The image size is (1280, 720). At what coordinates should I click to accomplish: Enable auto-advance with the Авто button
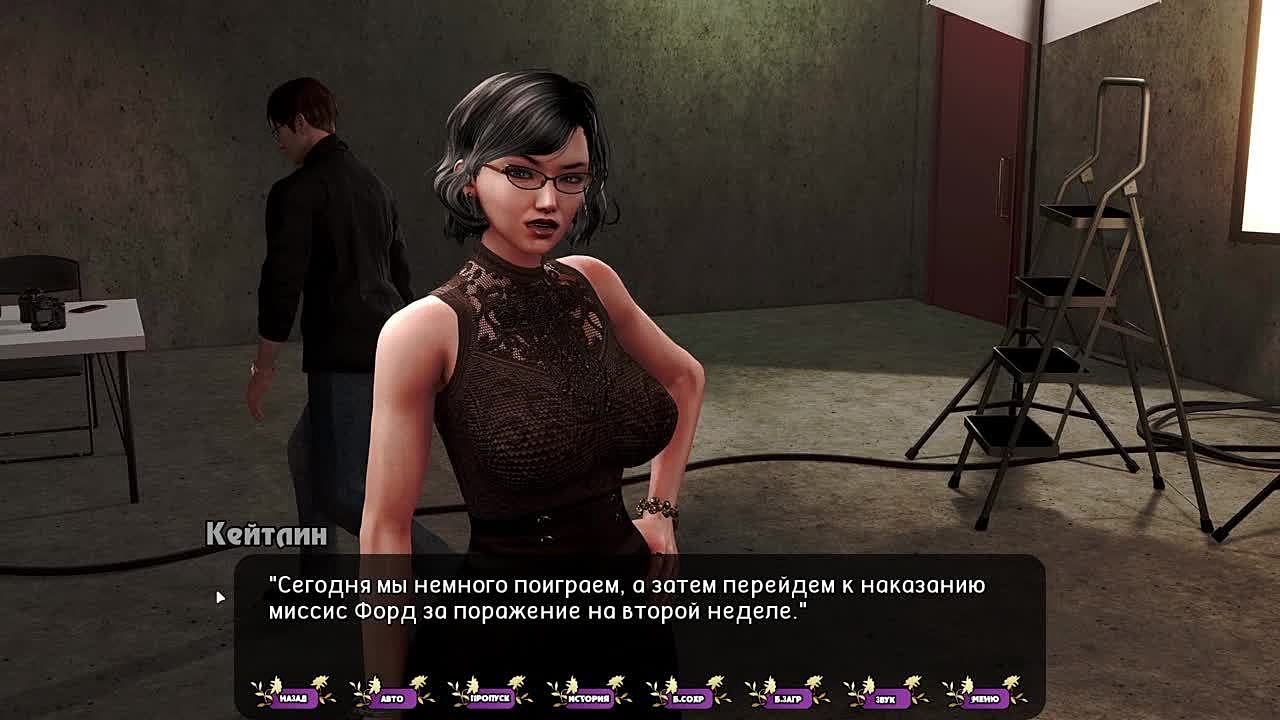pyautogui.click(x=392, y=697)
